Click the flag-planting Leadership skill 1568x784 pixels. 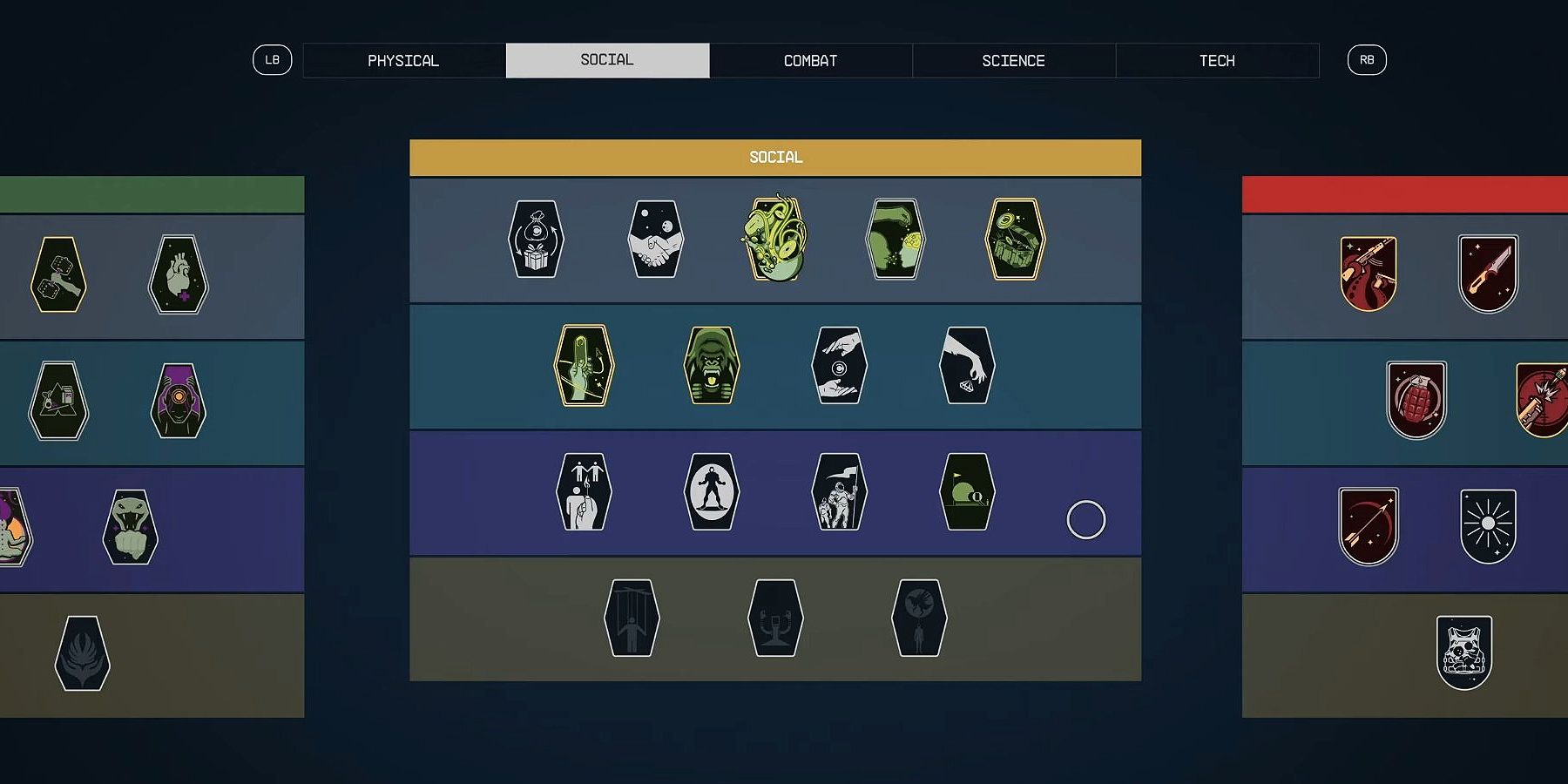point(839,492)
